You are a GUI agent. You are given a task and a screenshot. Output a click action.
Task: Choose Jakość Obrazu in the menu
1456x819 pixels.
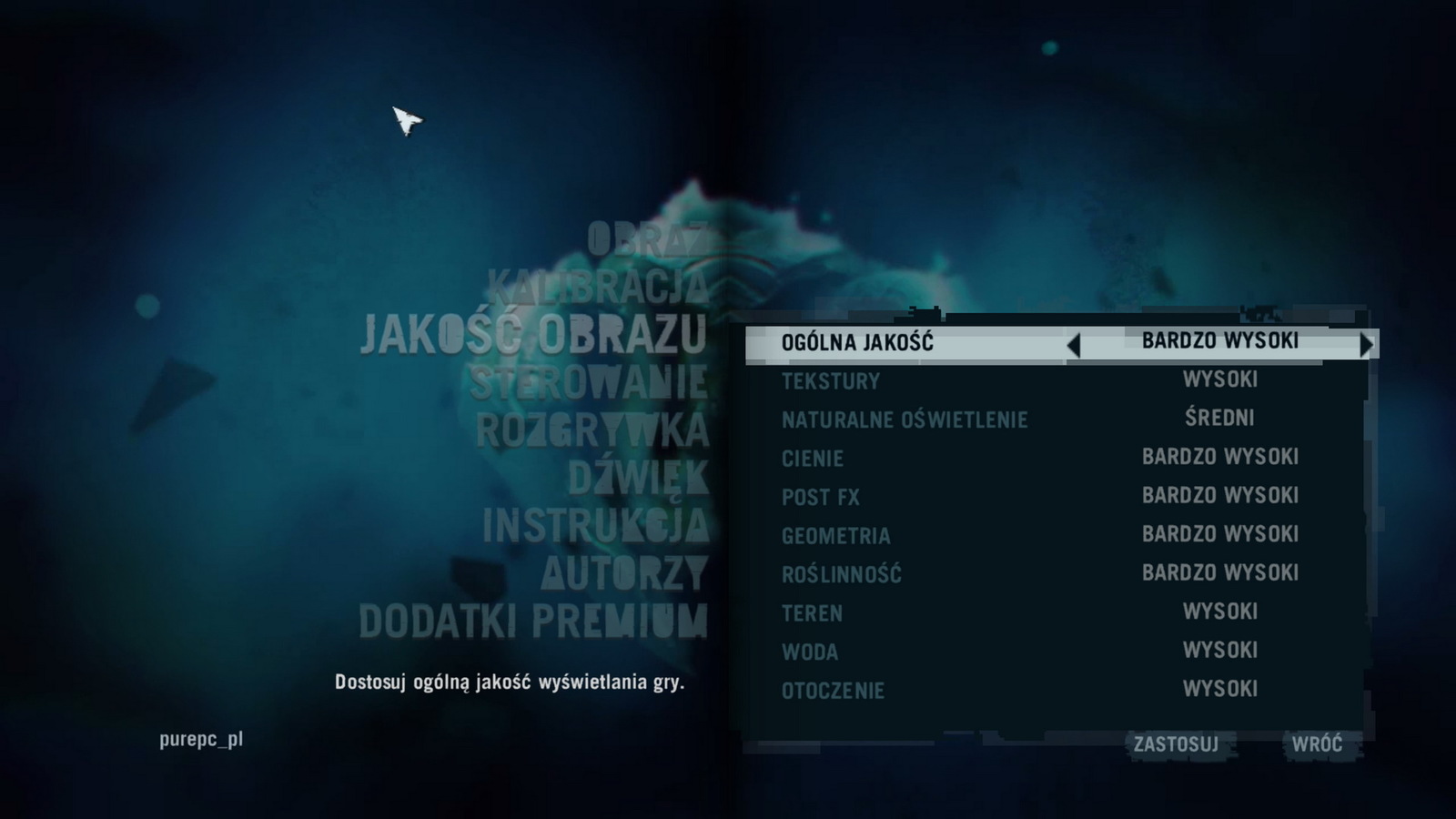pos(533,334)
